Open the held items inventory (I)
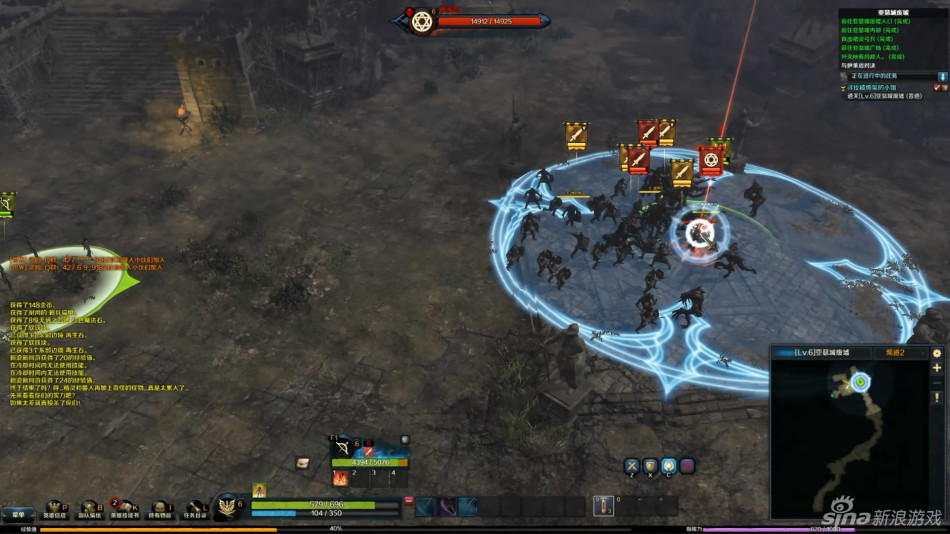The height and width of the screenshot is (534, 950). (161, 511)
